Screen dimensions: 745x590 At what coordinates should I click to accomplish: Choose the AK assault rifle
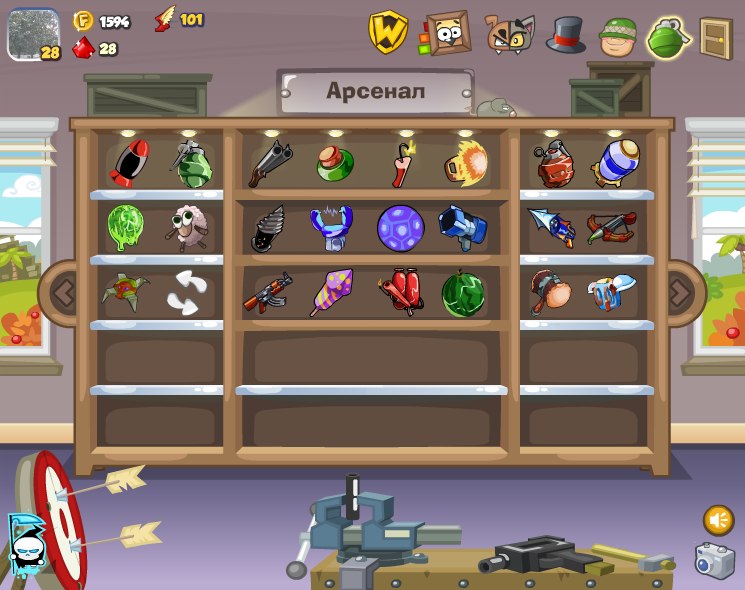(267, 294)
